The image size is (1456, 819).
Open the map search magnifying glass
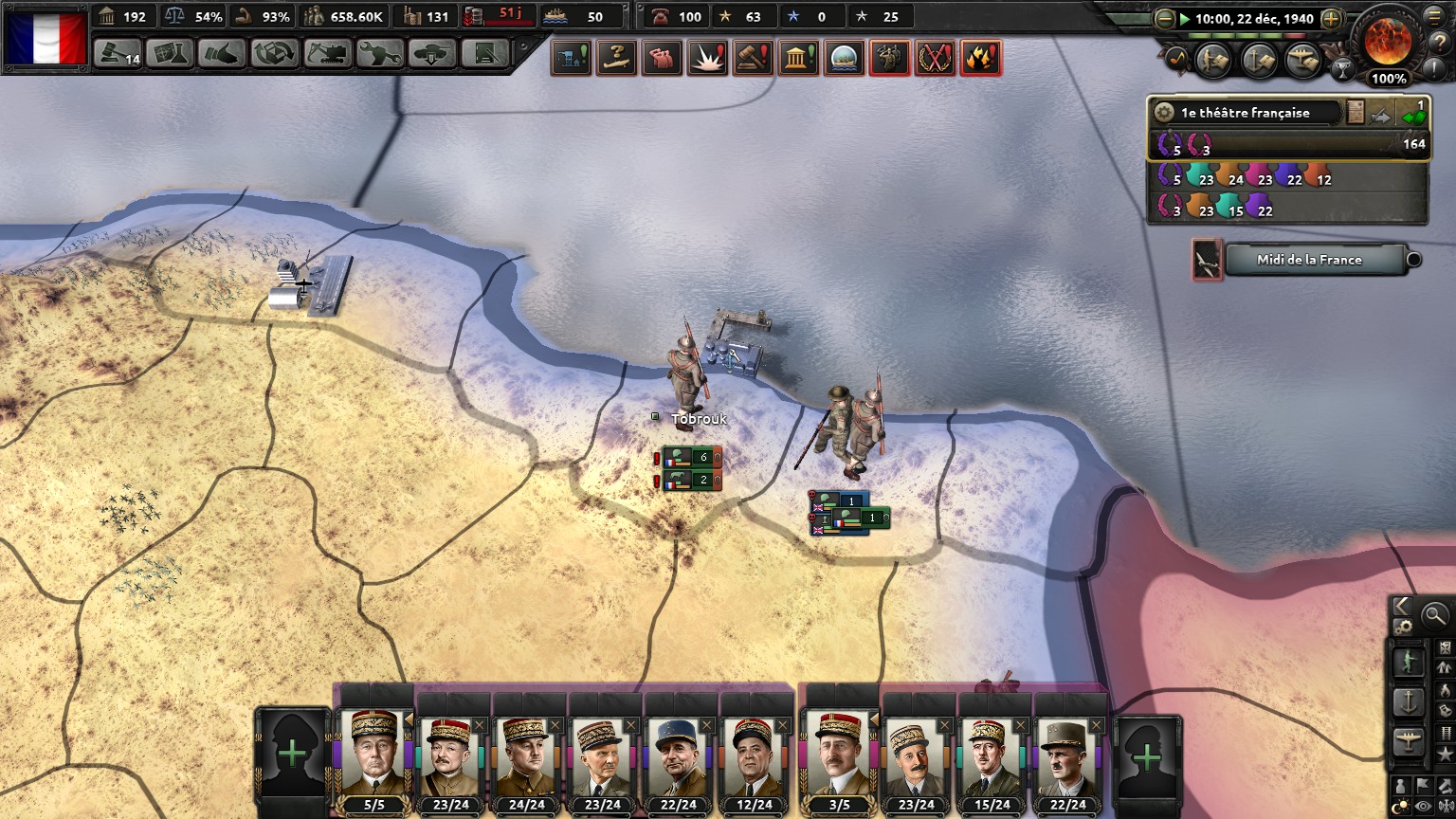click(1435, 615)
